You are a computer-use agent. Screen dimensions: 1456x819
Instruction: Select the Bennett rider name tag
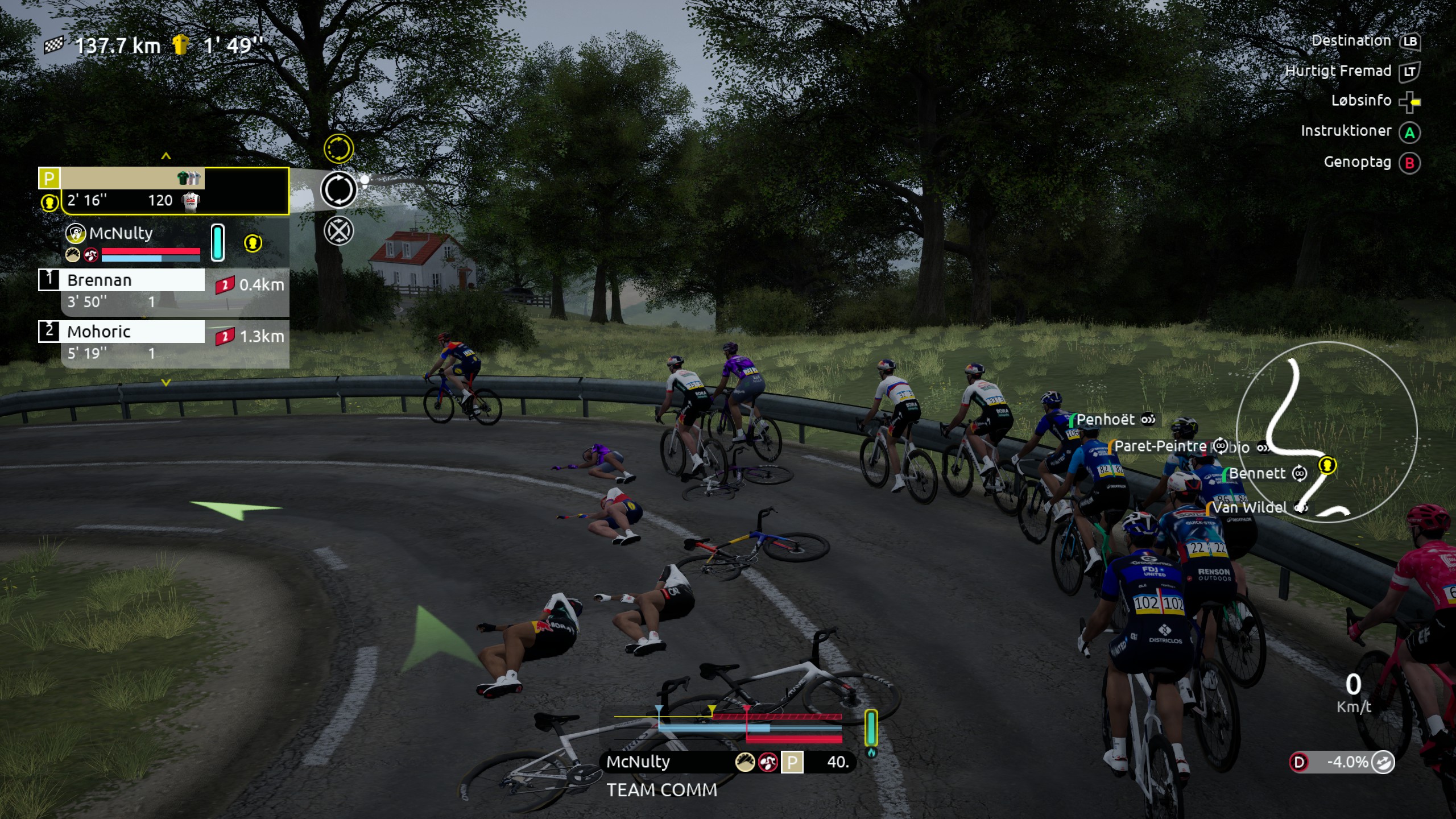[x=1257, y=474]
